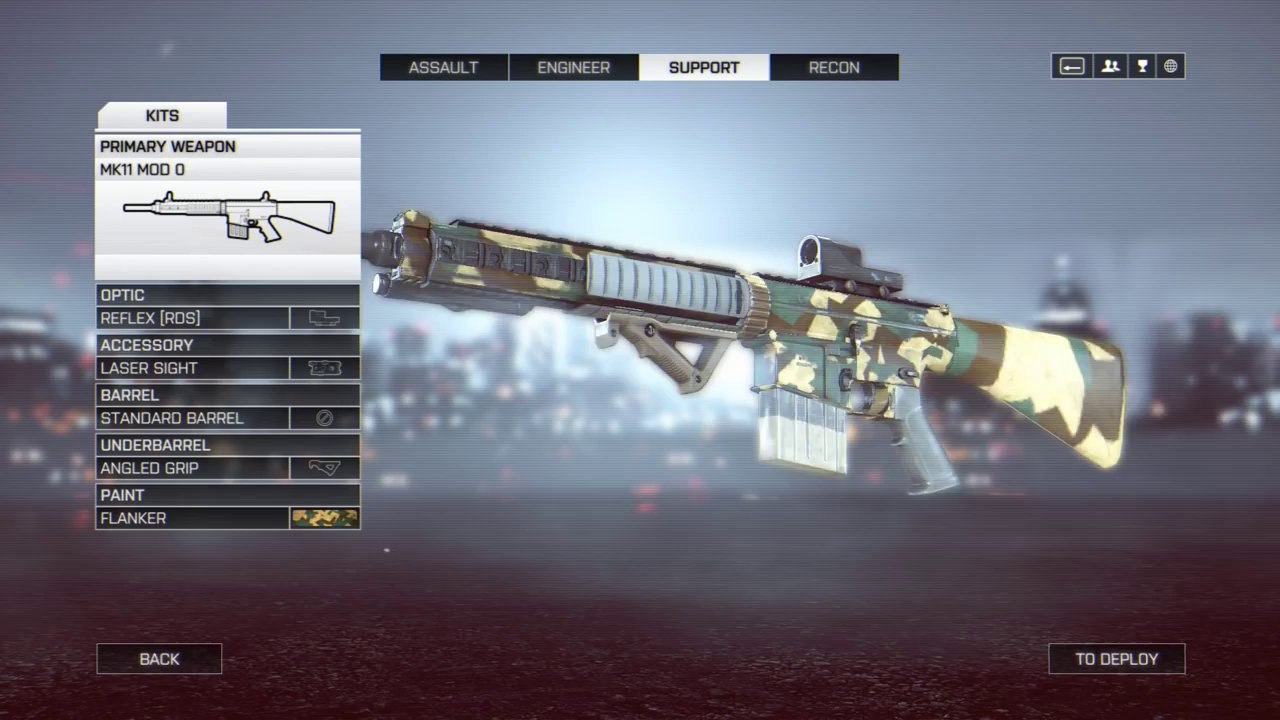Switch to the Assault class tab
This screenshot has width=1280, height=720.
click(x=444, y=68)
